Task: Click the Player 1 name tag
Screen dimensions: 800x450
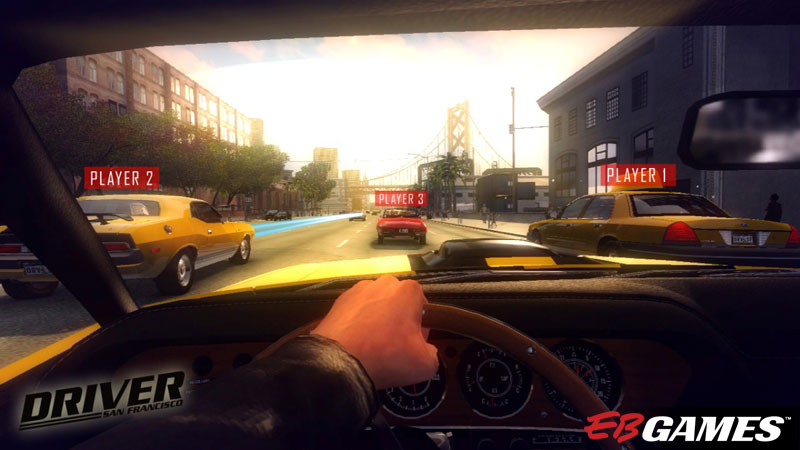Action: pos(638,176)
